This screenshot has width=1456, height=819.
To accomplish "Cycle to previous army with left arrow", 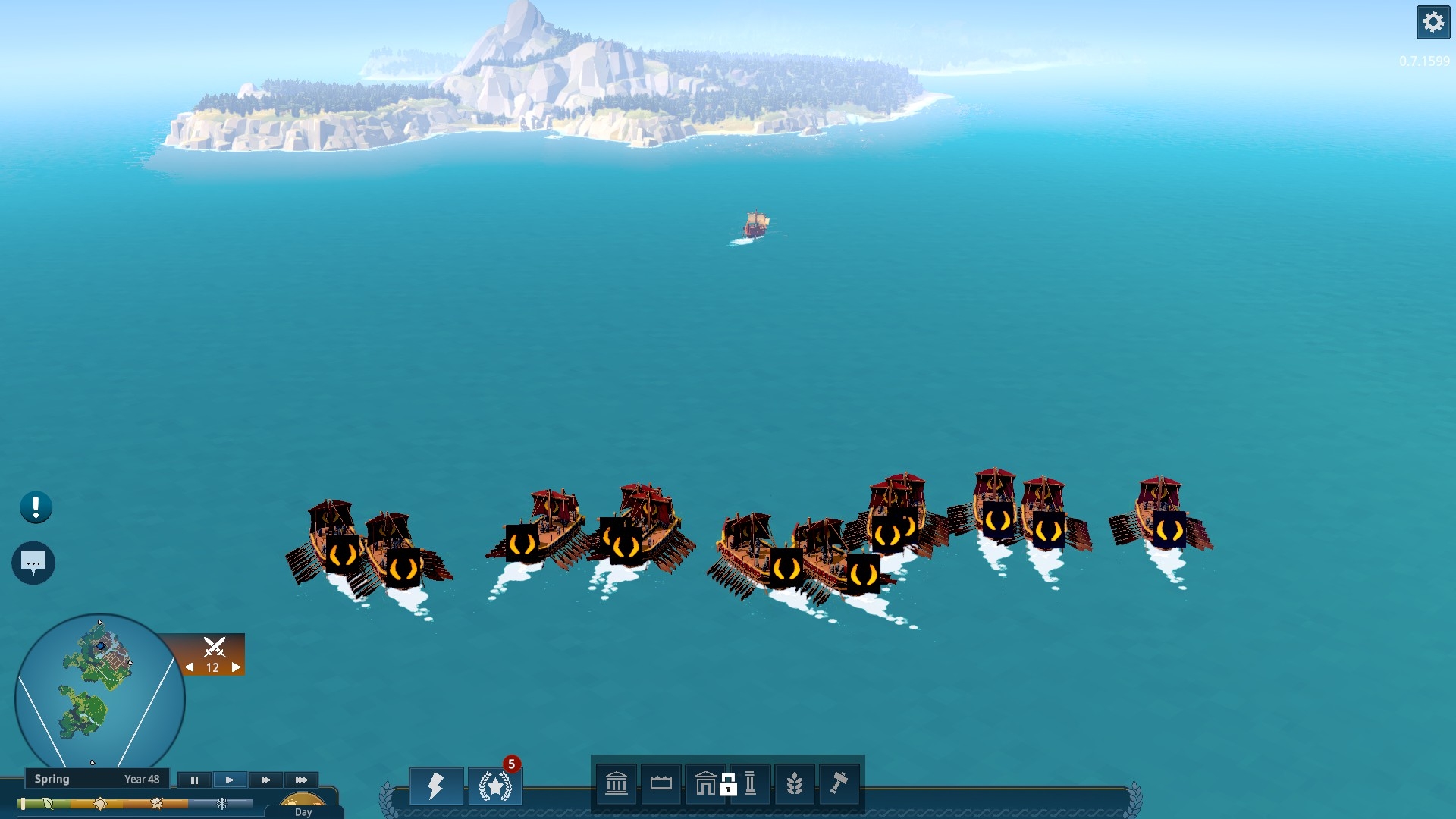I will pos(190,667).
